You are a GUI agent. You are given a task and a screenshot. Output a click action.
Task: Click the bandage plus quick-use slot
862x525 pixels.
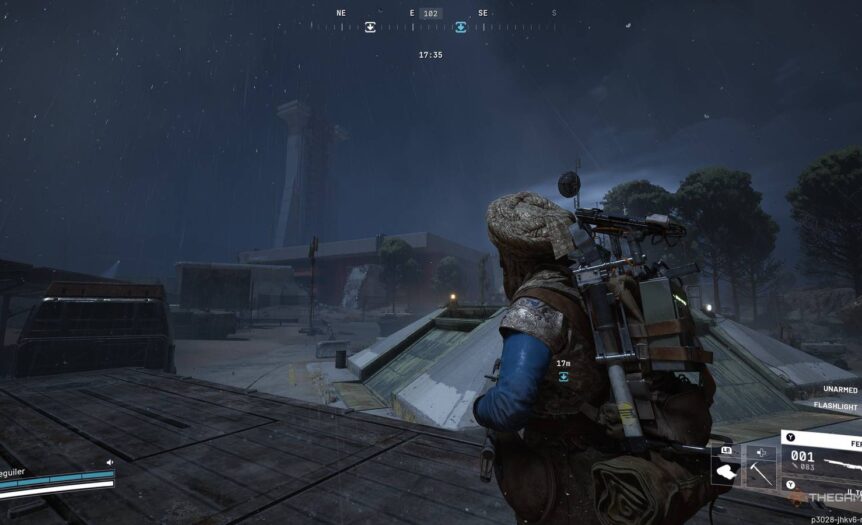point(759,452)
